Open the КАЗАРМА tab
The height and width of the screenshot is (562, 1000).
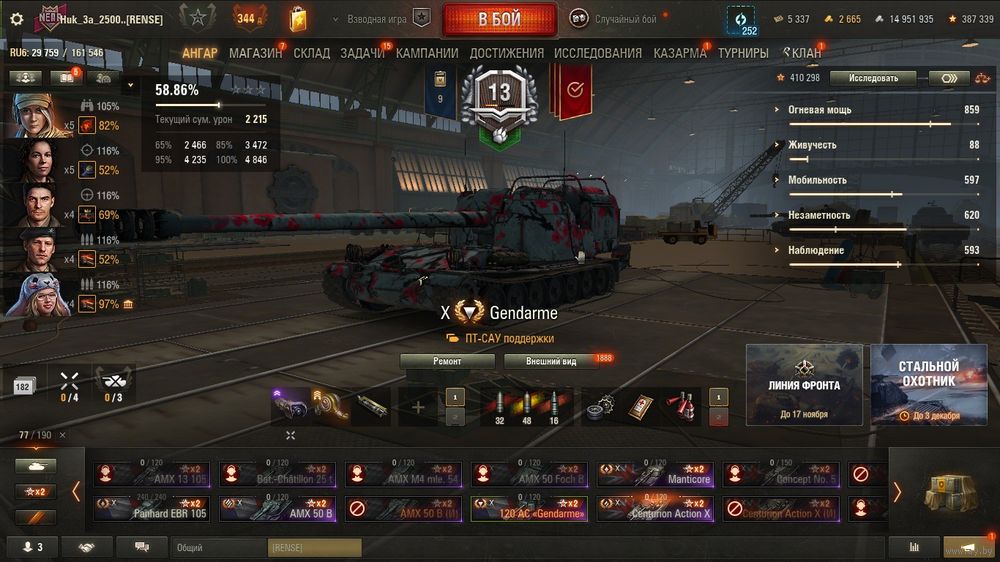[x=680, y=53]
